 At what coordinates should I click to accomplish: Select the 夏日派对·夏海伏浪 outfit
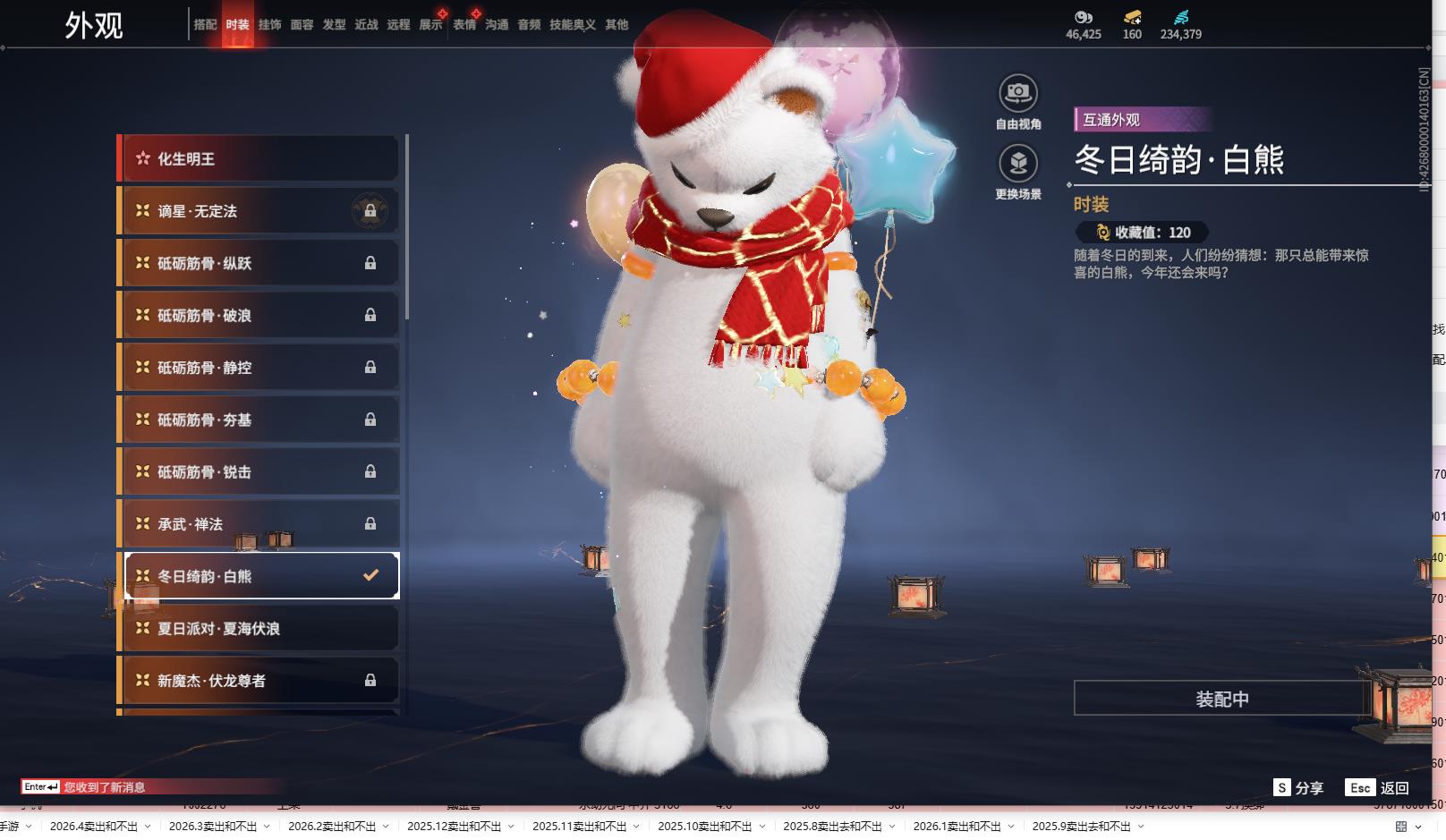[258, 629]
